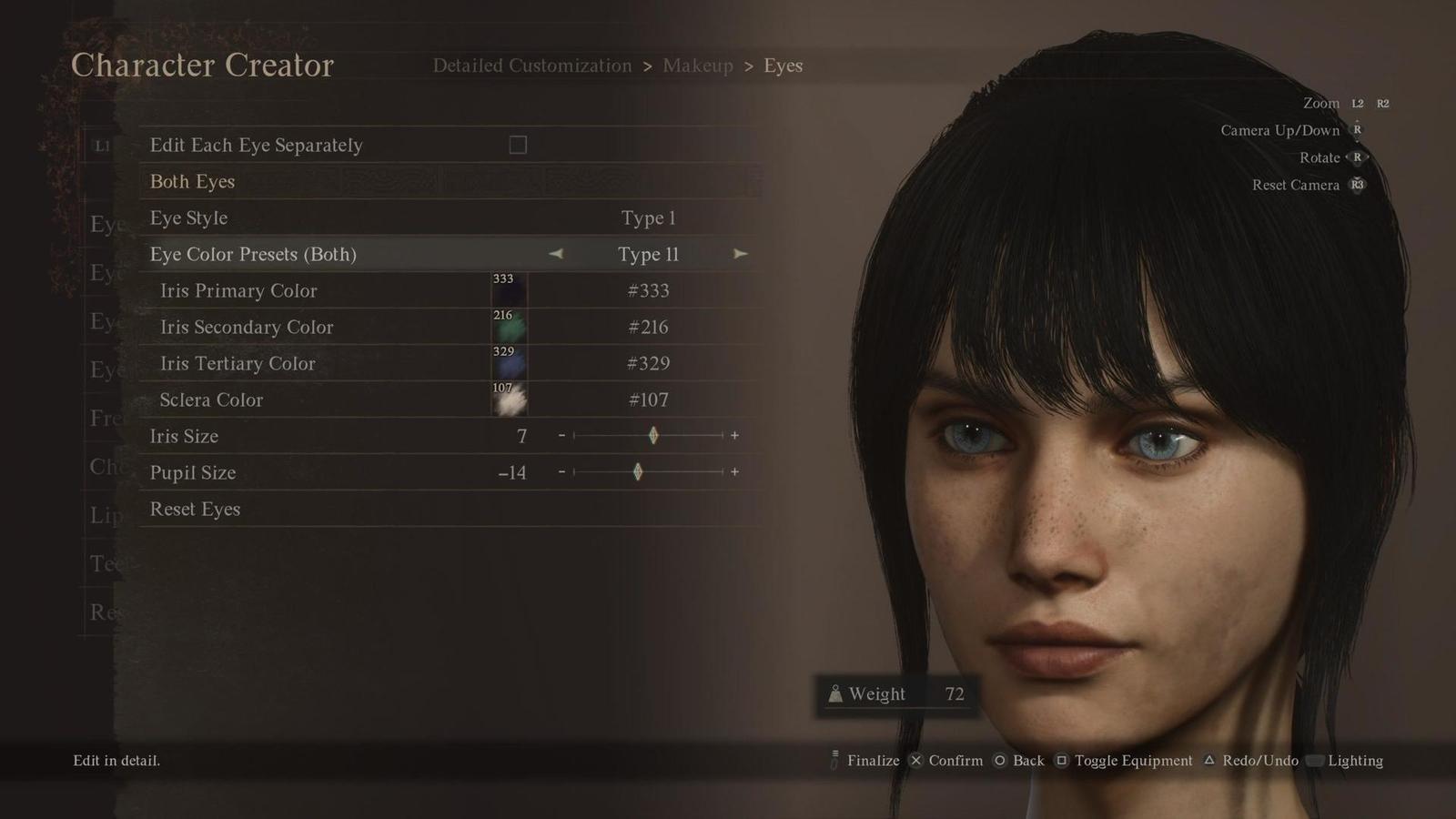Screen dimensions: 1456x819
Task: Increase Iris Size with the plus button
Action: (x=734, y=436)
